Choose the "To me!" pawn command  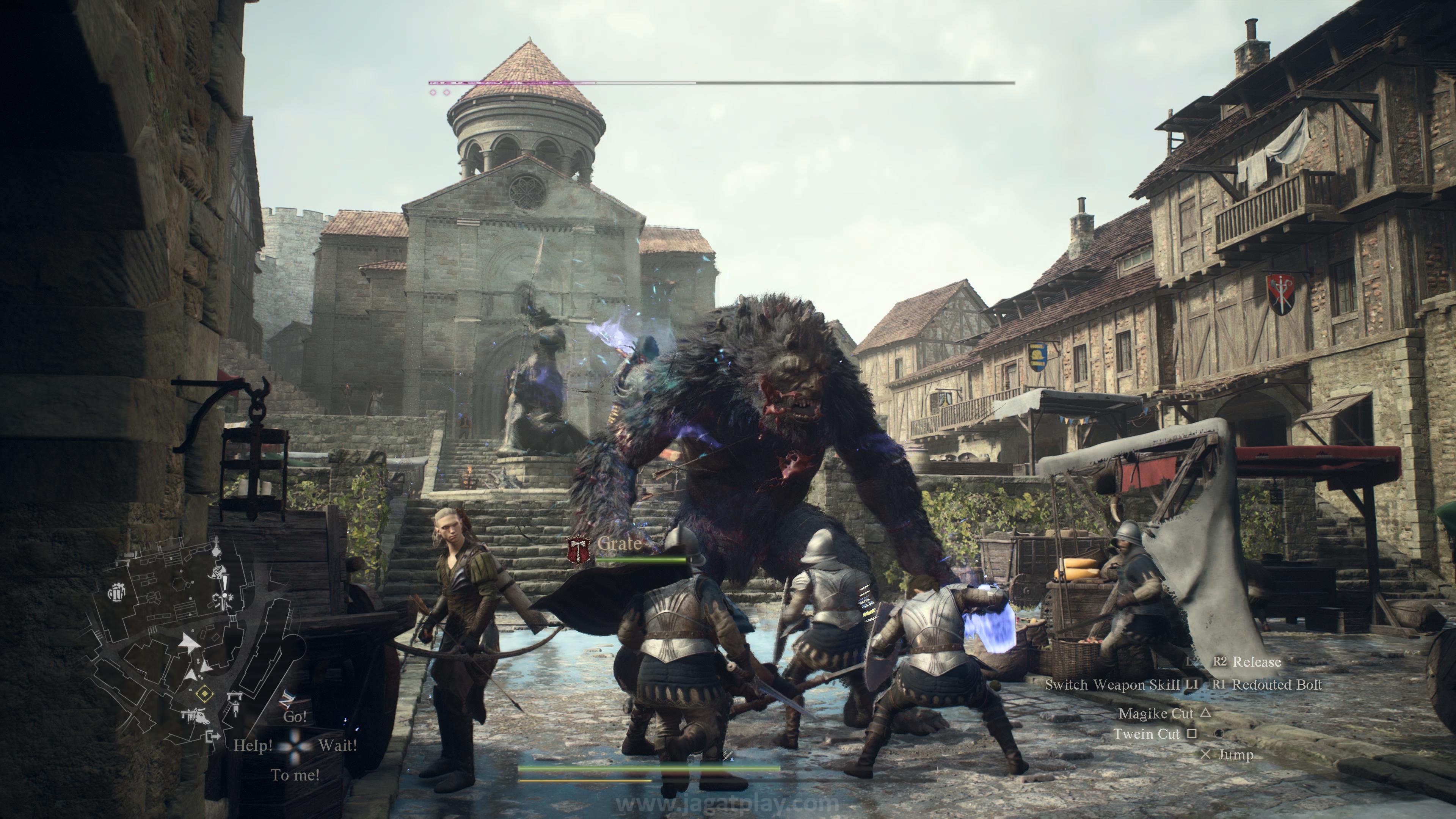coord(295,775)
